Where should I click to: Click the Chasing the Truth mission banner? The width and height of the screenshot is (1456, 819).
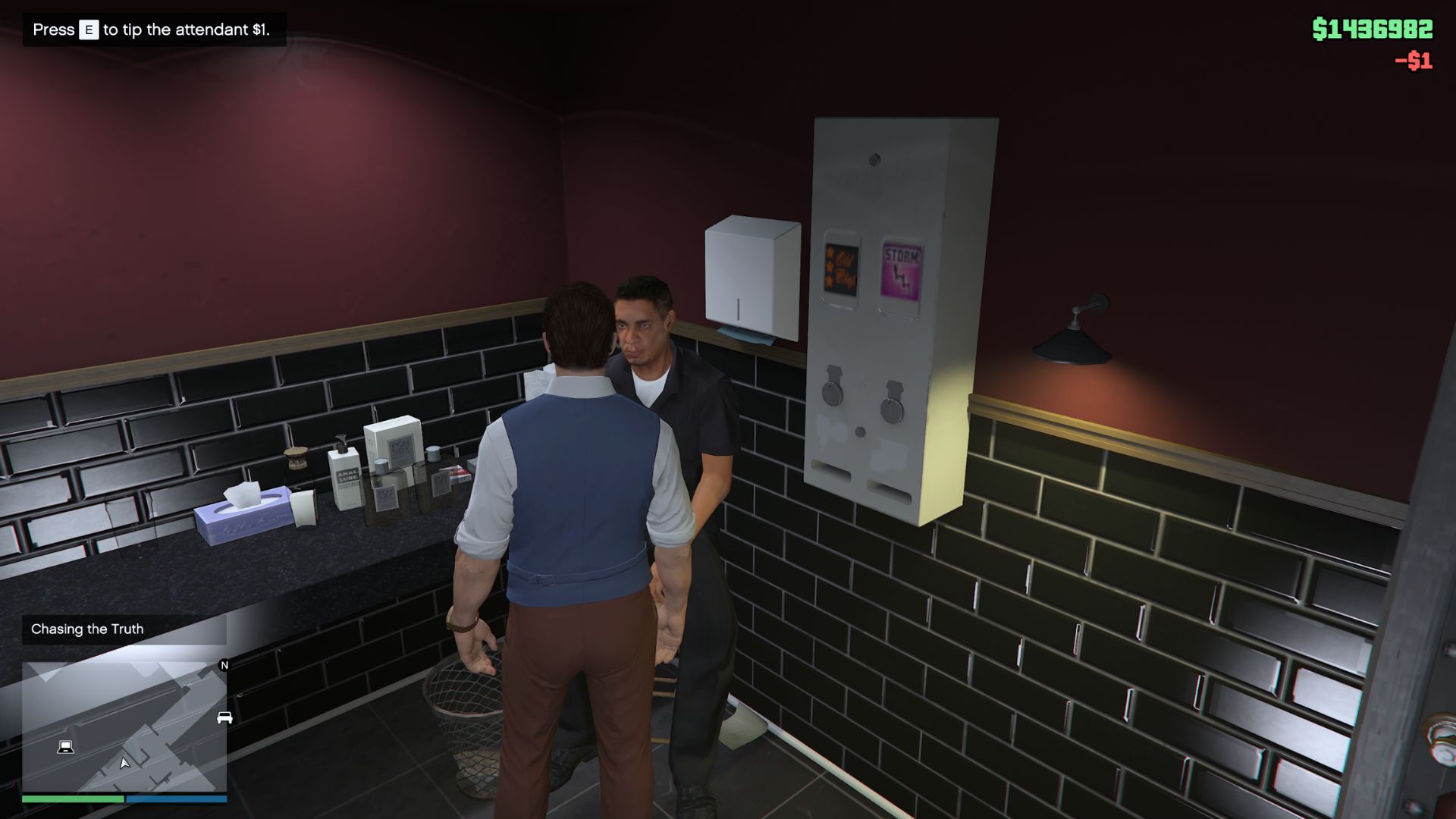coord(87,629)
